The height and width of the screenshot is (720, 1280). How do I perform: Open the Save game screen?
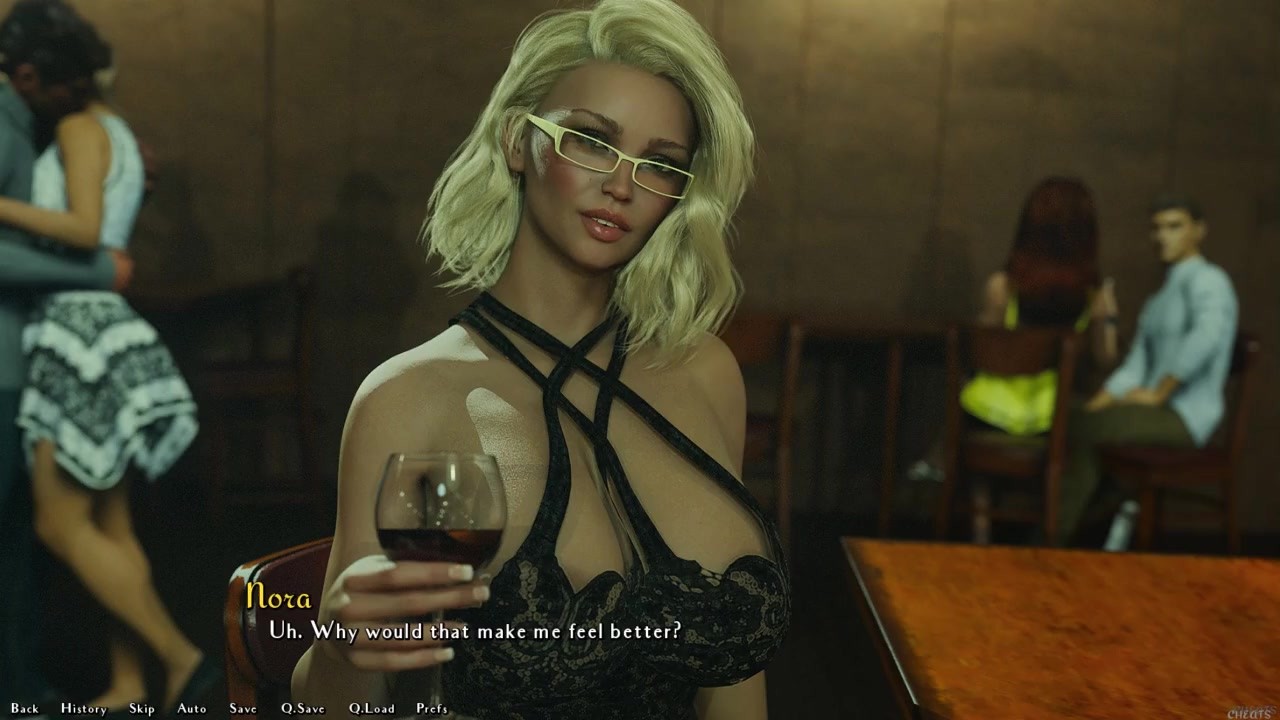(x=243, y=708)
